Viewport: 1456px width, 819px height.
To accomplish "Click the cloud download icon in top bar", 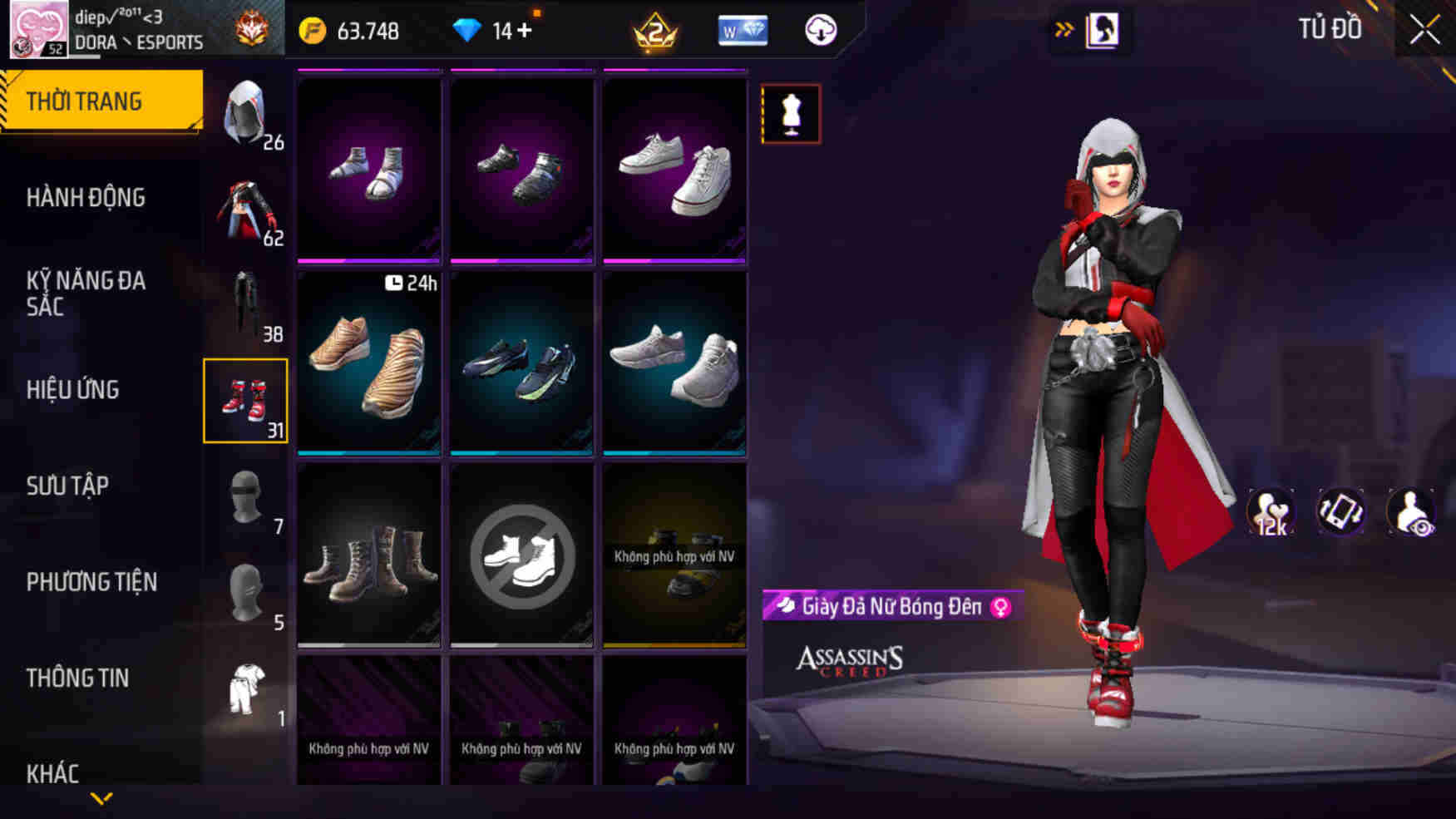I will (820, 30).
